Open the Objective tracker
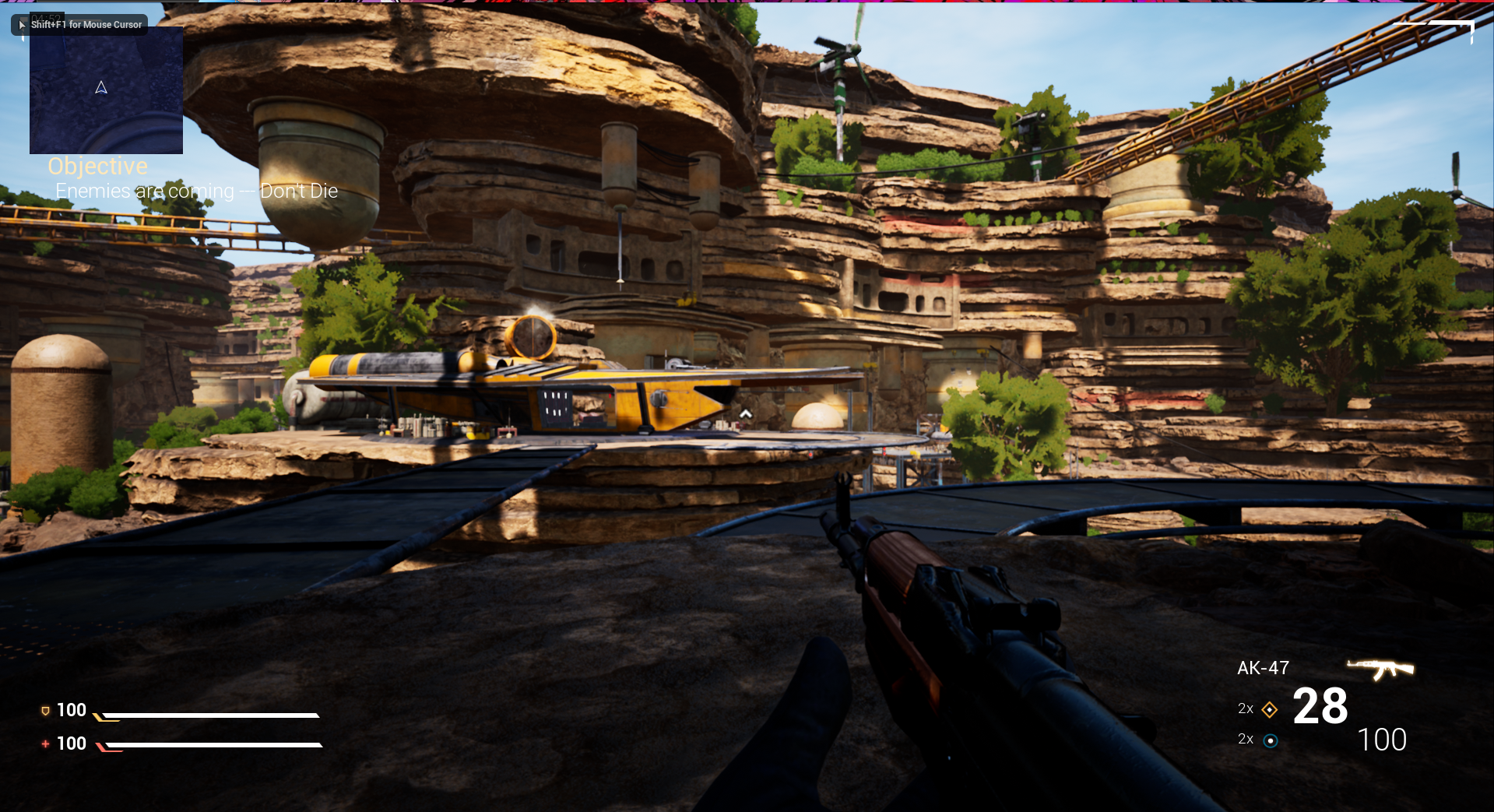The height and width of the screenshot is (812, 1494). (x=97, y=166)
